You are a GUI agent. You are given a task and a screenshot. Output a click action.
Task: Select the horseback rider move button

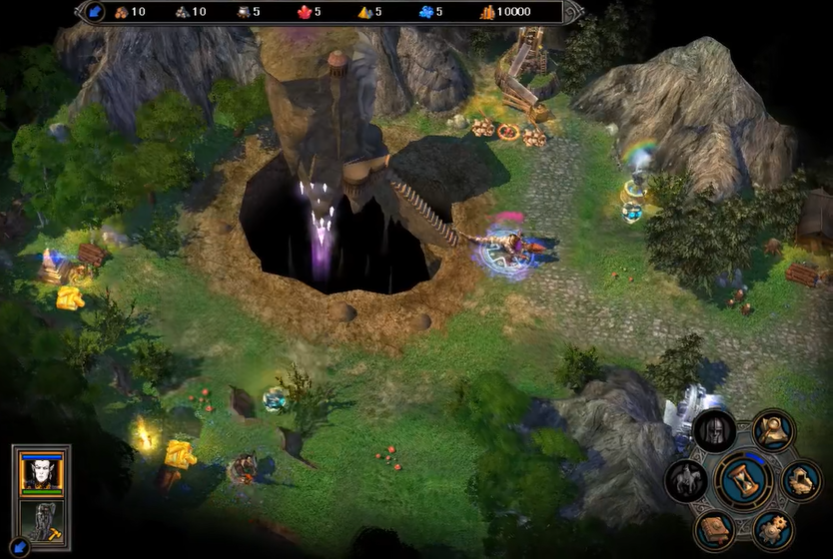click(x=686, y=481)
